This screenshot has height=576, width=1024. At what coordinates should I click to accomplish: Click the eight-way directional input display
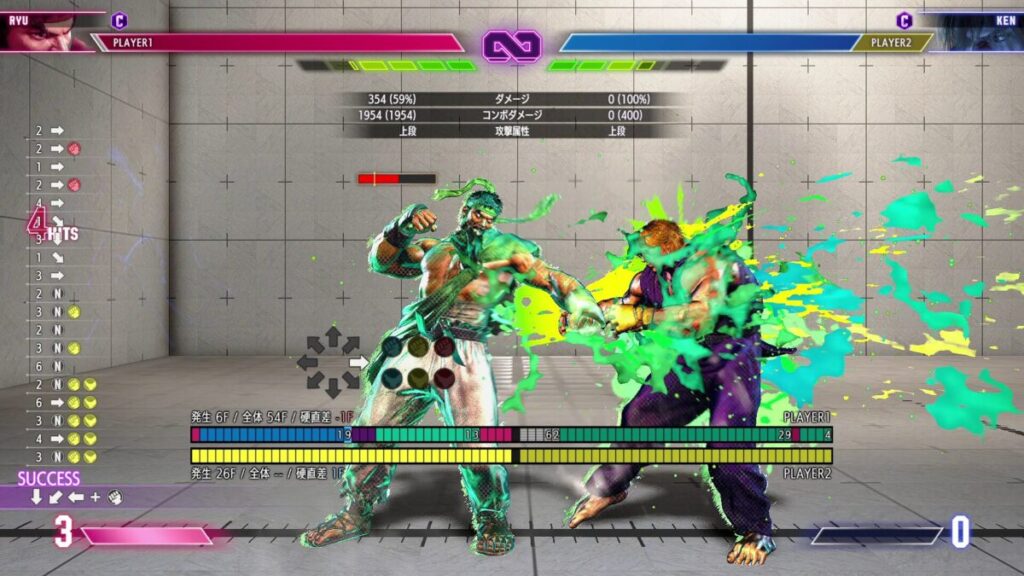point(333,361)
